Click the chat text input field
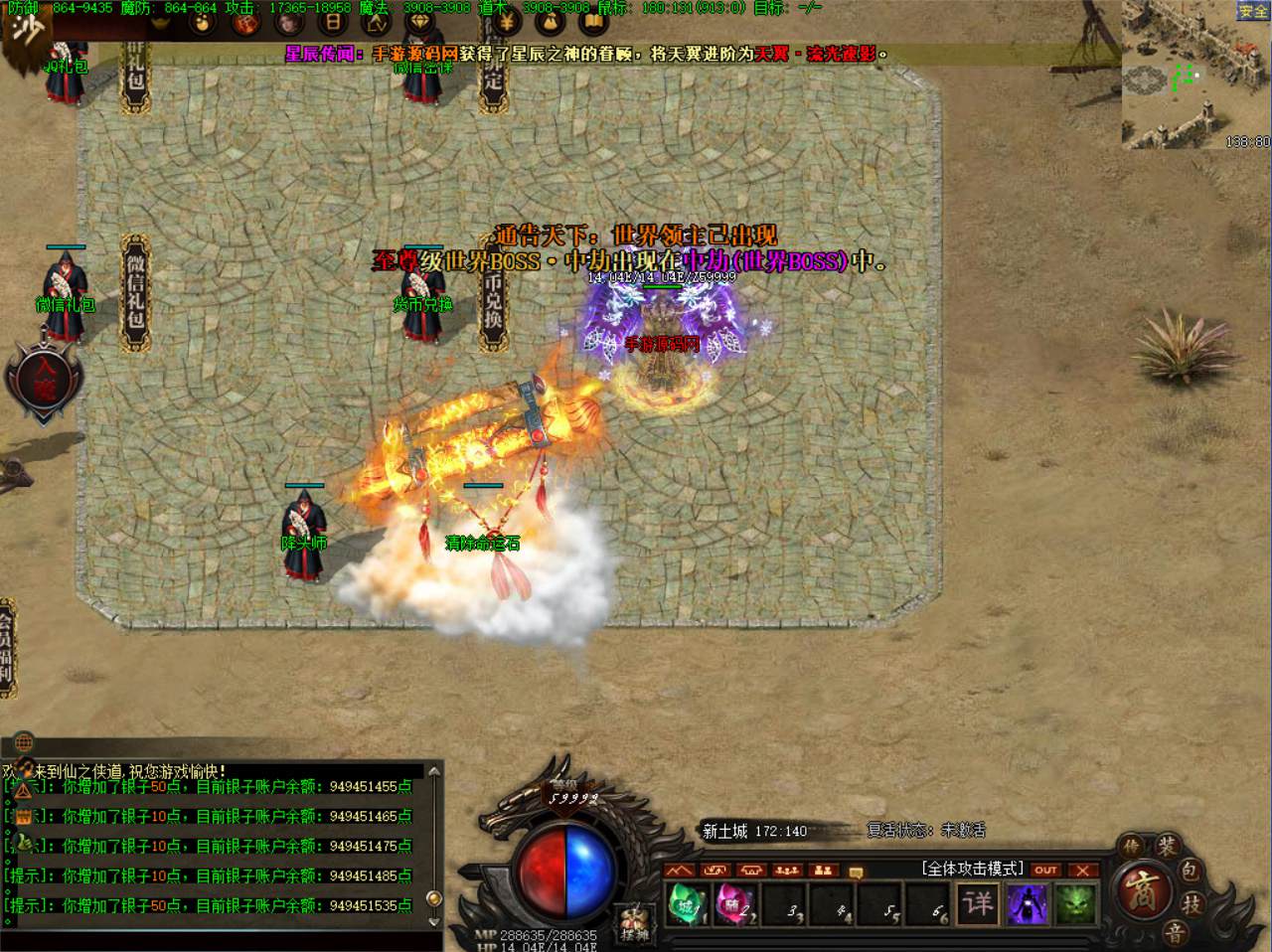Viewport: 1272px width, 952px height. point(219,940)
